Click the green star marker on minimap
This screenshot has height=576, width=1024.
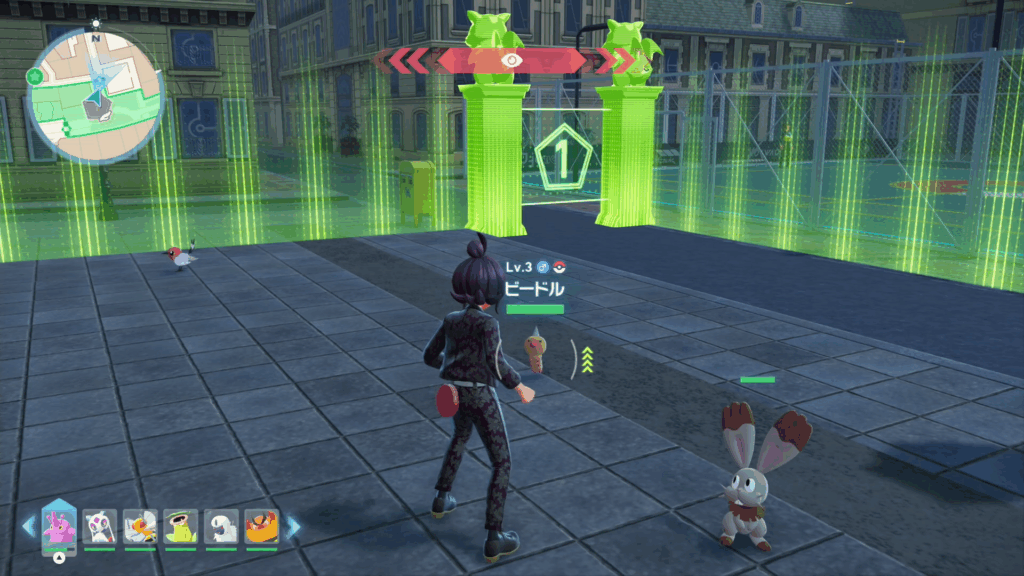[35, 75]
